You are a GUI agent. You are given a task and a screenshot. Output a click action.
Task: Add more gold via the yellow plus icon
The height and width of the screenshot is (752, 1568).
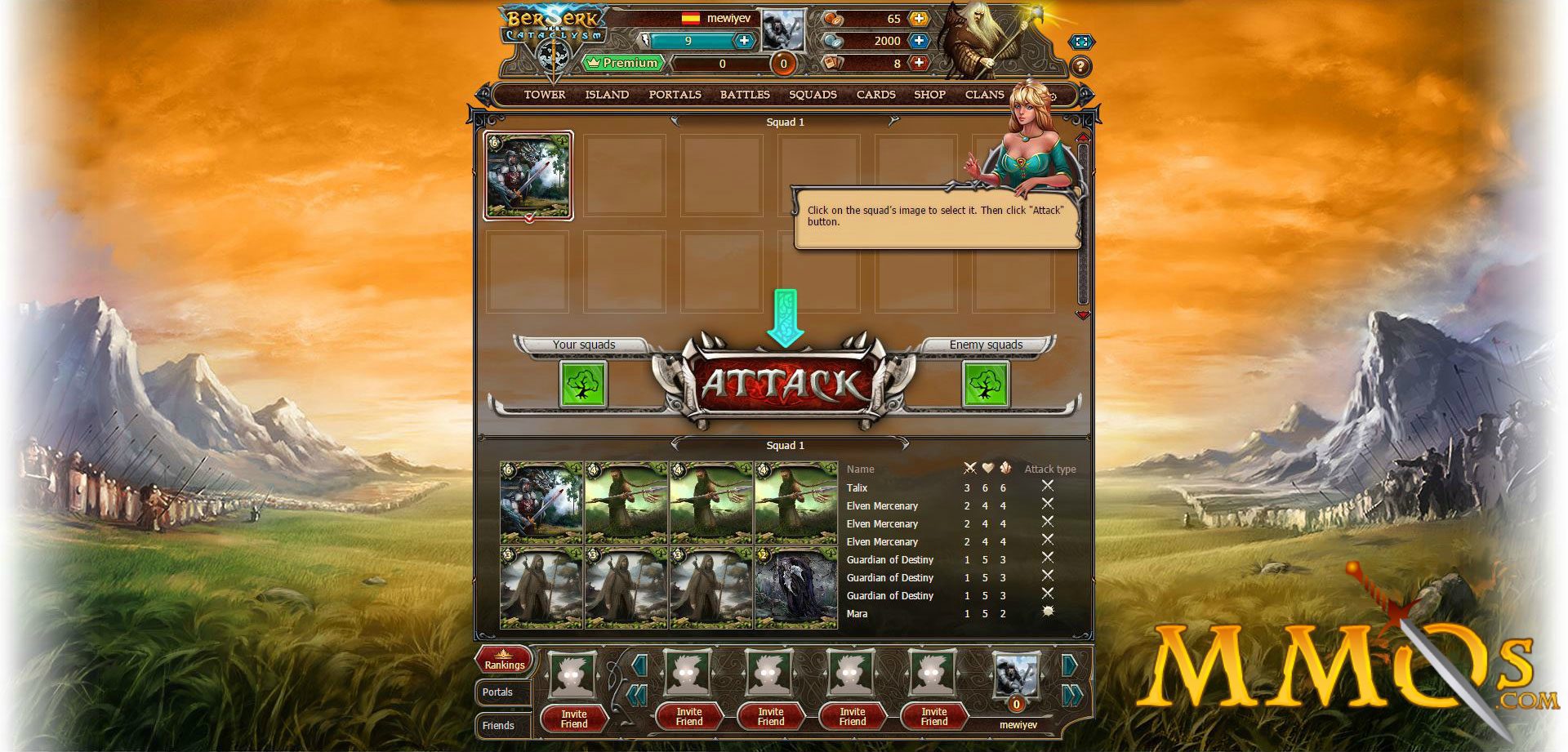coord(919,18)
